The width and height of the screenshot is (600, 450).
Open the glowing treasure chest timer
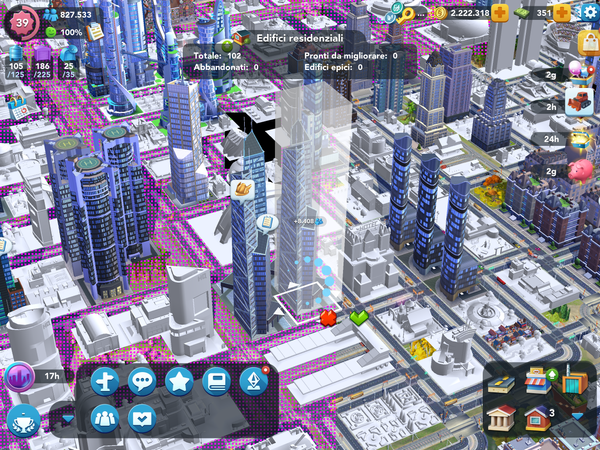coord(580,138)
